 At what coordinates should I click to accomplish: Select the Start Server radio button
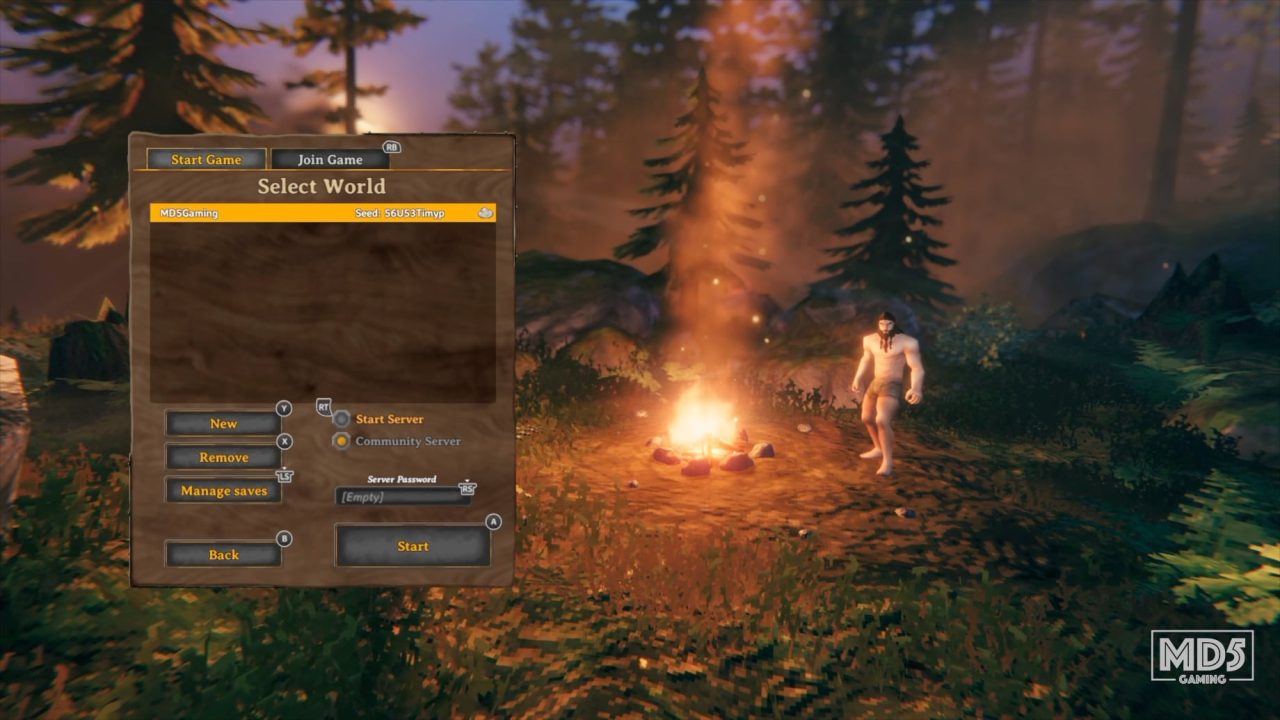pyautogui.click(x=341, y=419)
